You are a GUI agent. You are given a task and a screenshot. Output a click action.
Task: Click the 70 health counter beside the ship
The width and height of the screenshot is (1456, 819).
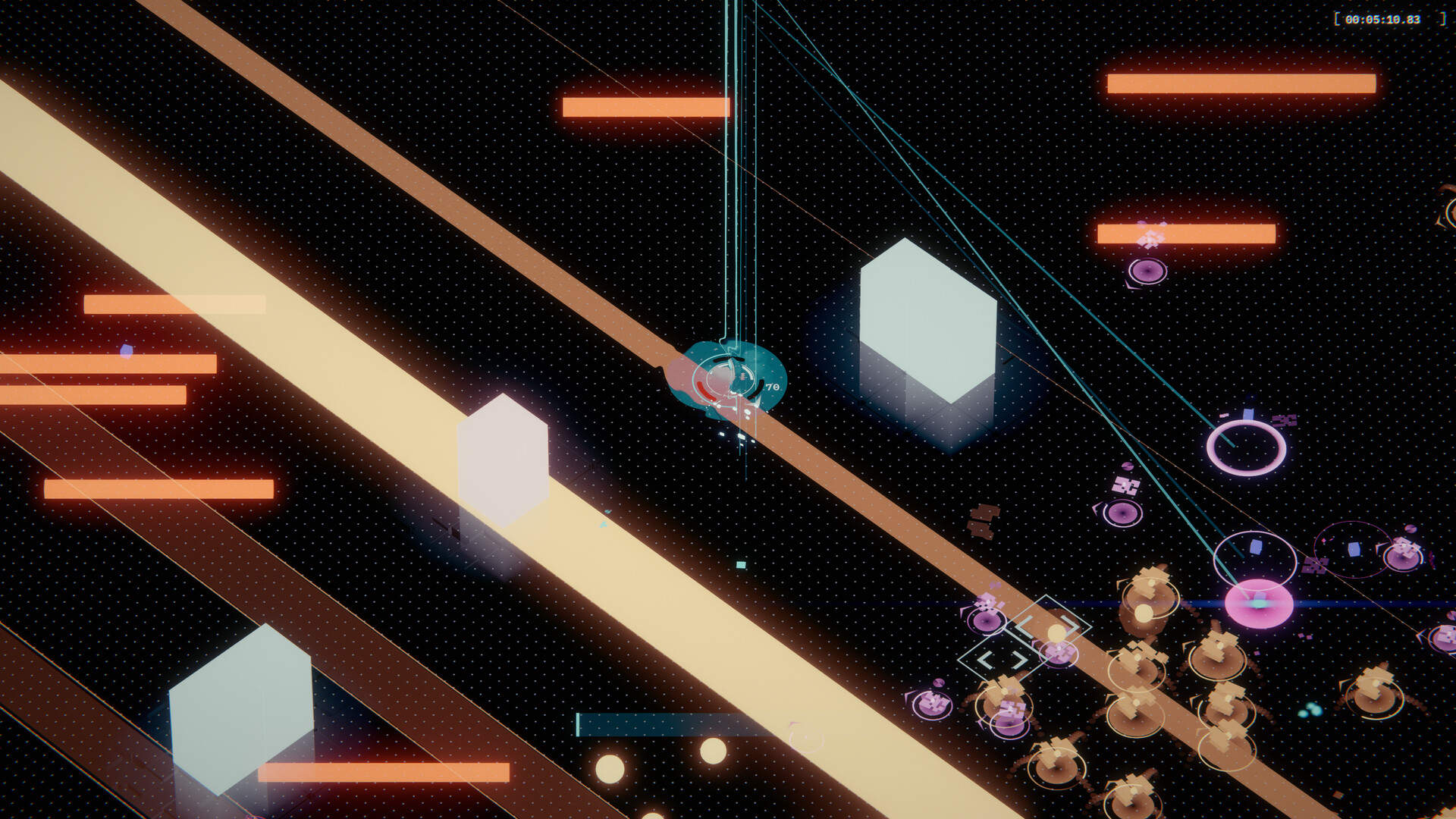click(772, 387)
